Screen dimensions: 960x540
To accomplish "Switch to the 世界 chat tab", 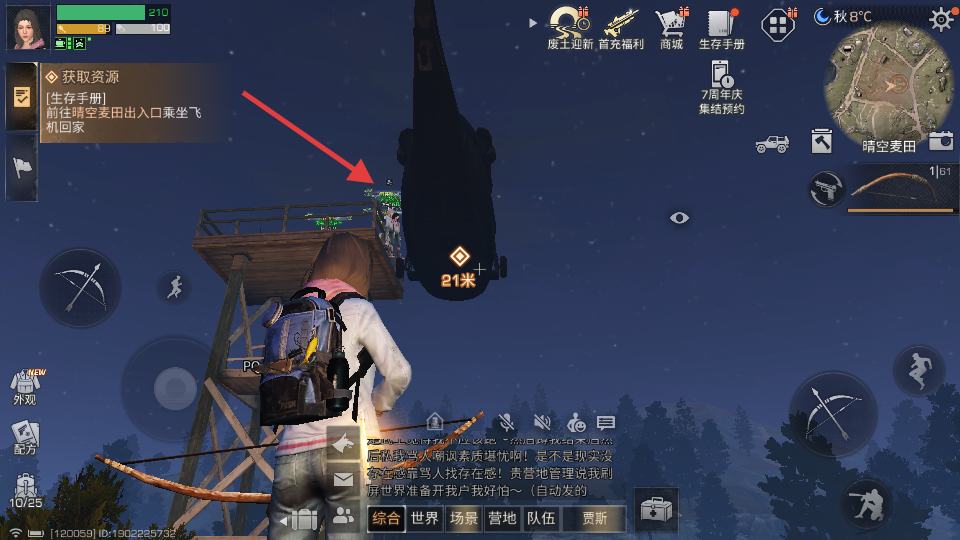I will (425, 518).
